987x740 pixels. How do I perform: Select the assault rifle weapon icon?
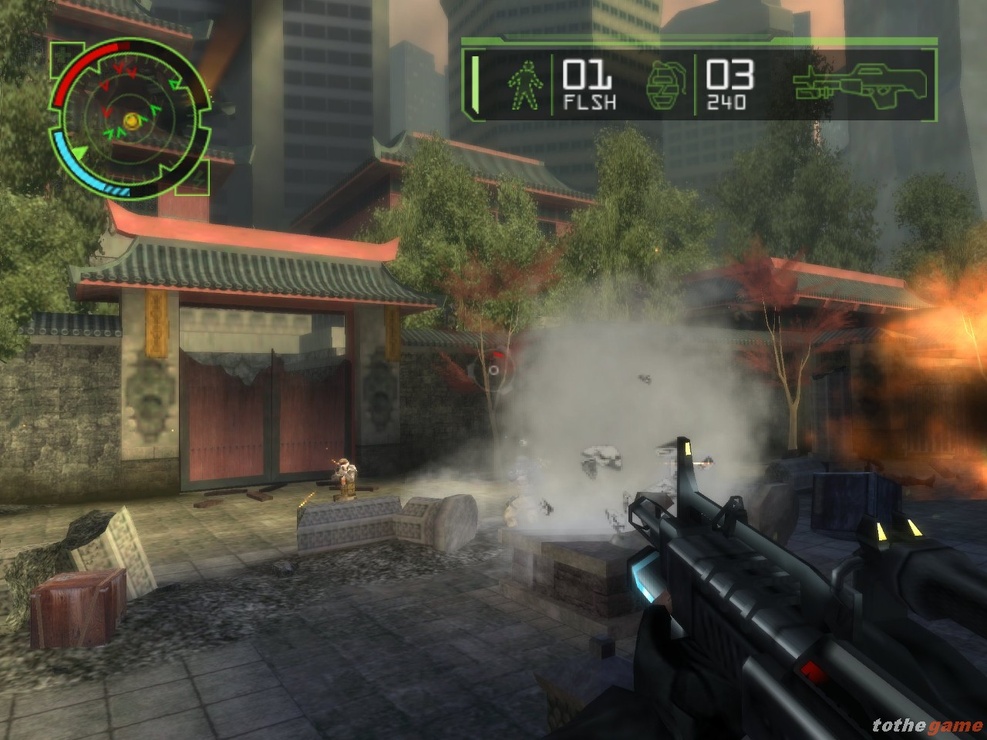[x=860, y=86]
